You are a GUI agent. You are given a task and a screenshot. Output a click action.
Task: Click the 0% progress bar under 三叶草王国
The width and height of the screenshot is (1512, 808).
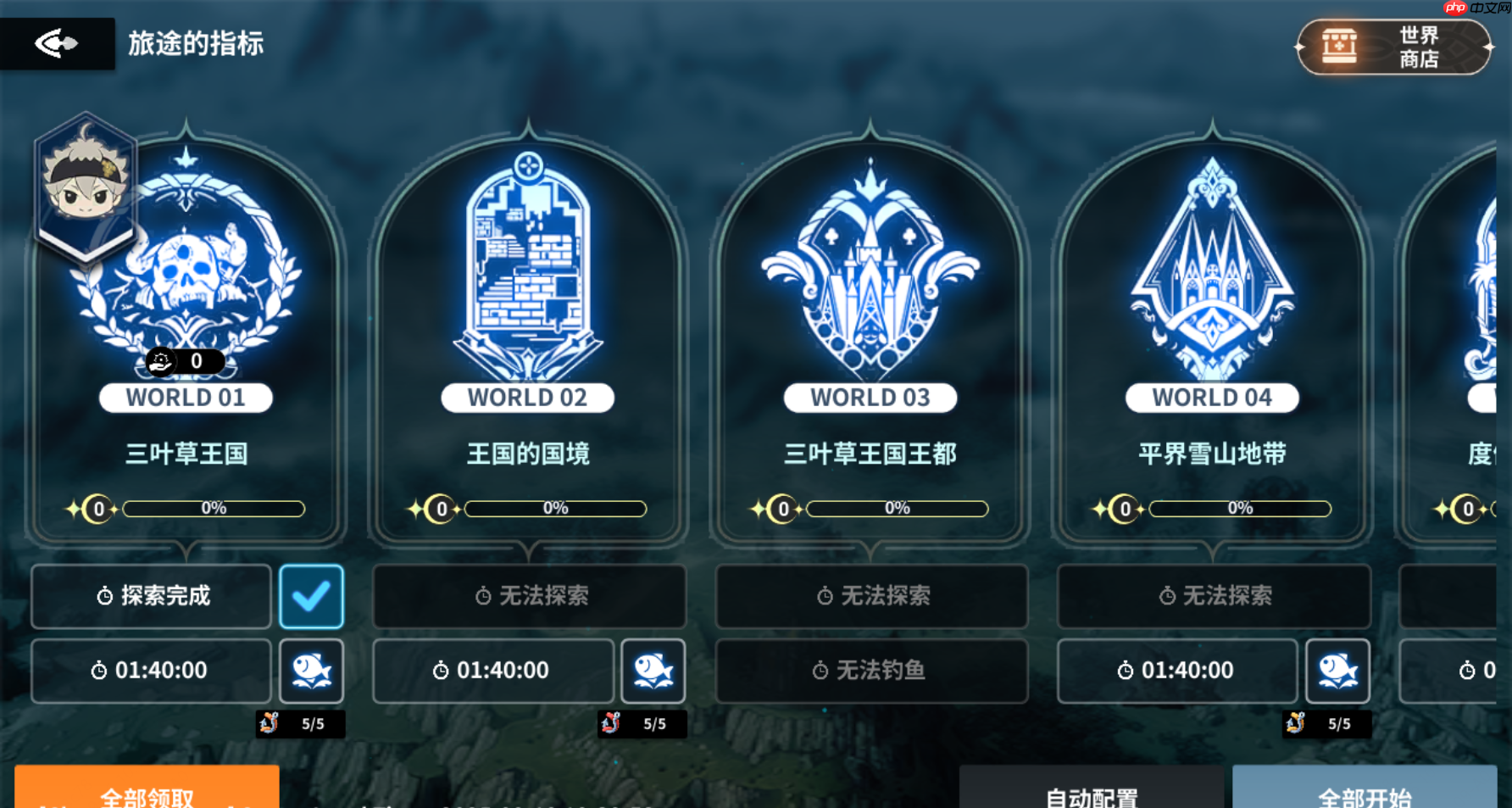point(214,508)
